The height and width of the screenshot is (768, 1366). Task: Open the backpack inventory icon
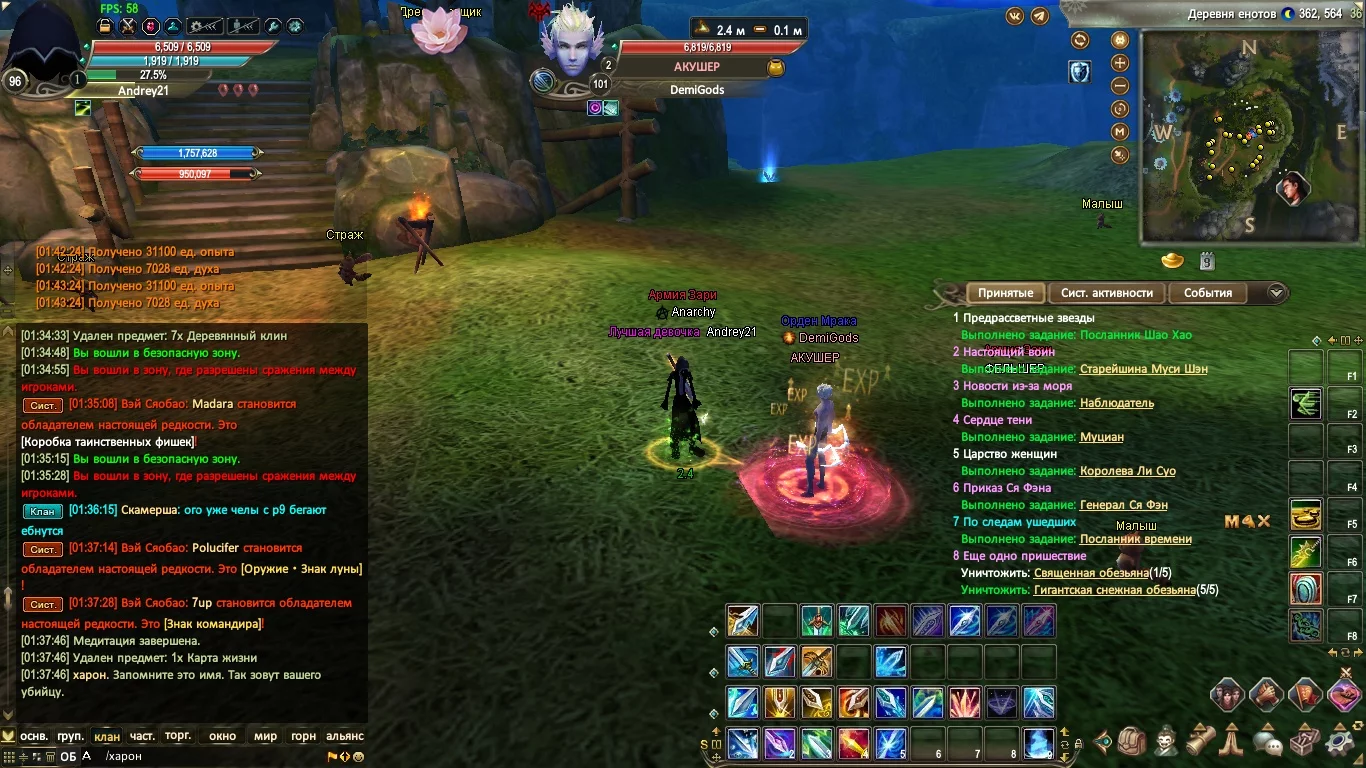pyautogui.click(x=1132, y=742)
